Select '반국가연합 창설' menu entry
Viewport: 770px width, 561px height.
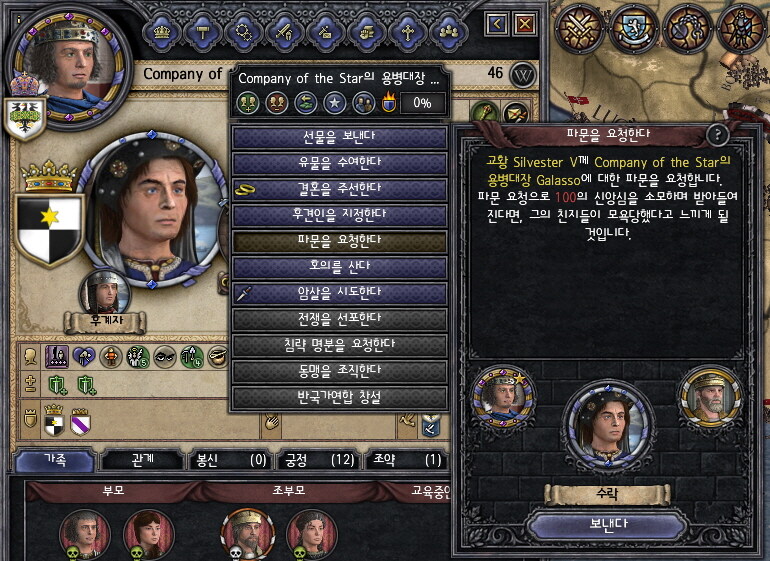(339, 397)
